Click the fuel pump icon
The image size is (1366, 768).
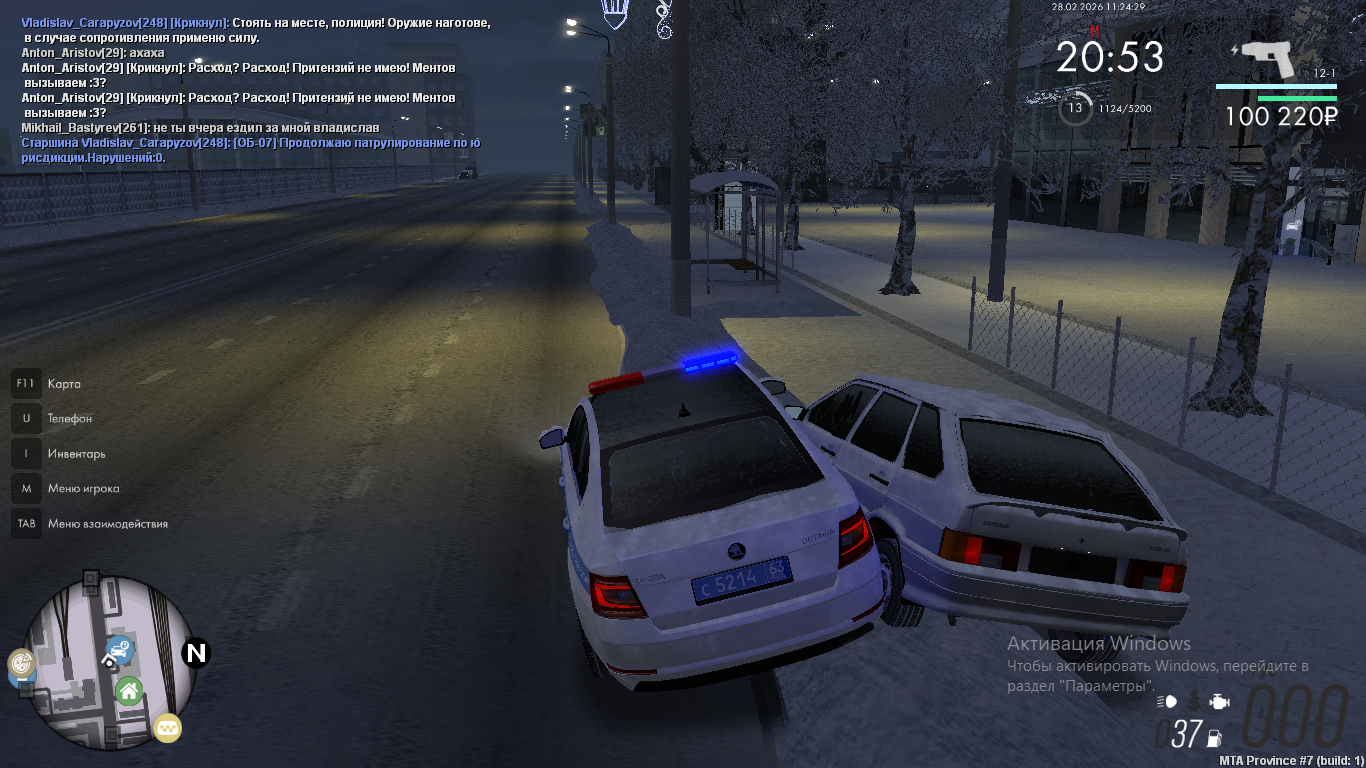(1215, 740)
